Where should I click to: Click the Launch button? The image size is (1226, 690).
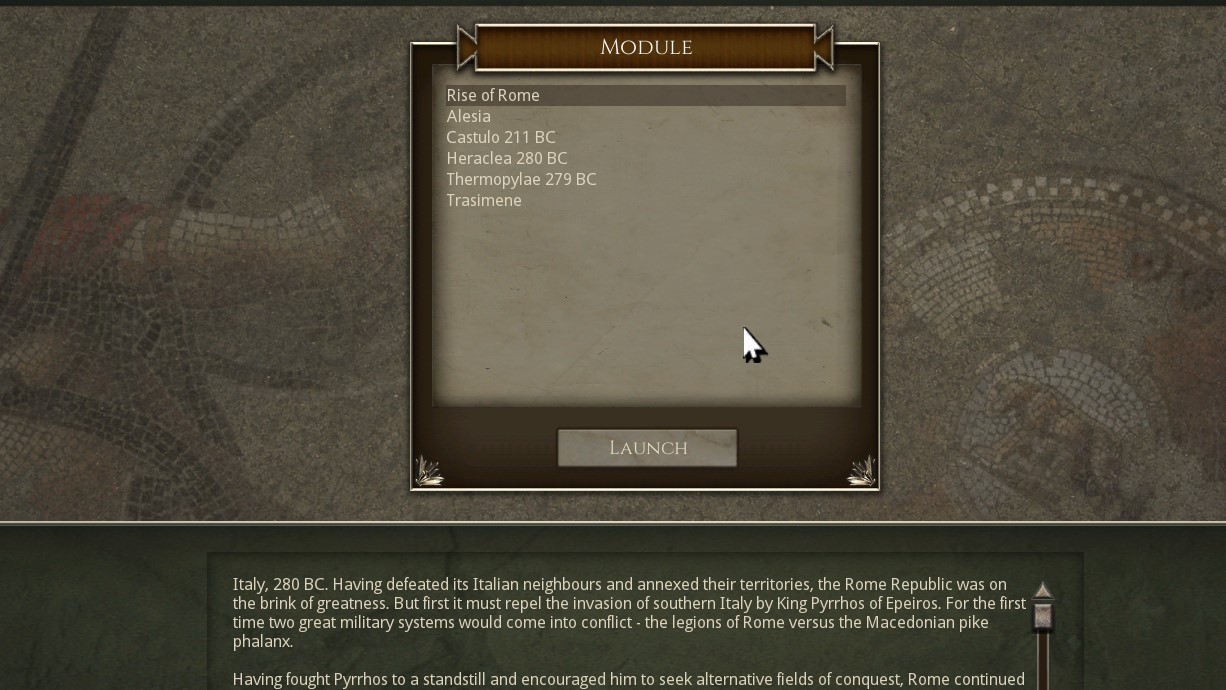click(647, 448)
